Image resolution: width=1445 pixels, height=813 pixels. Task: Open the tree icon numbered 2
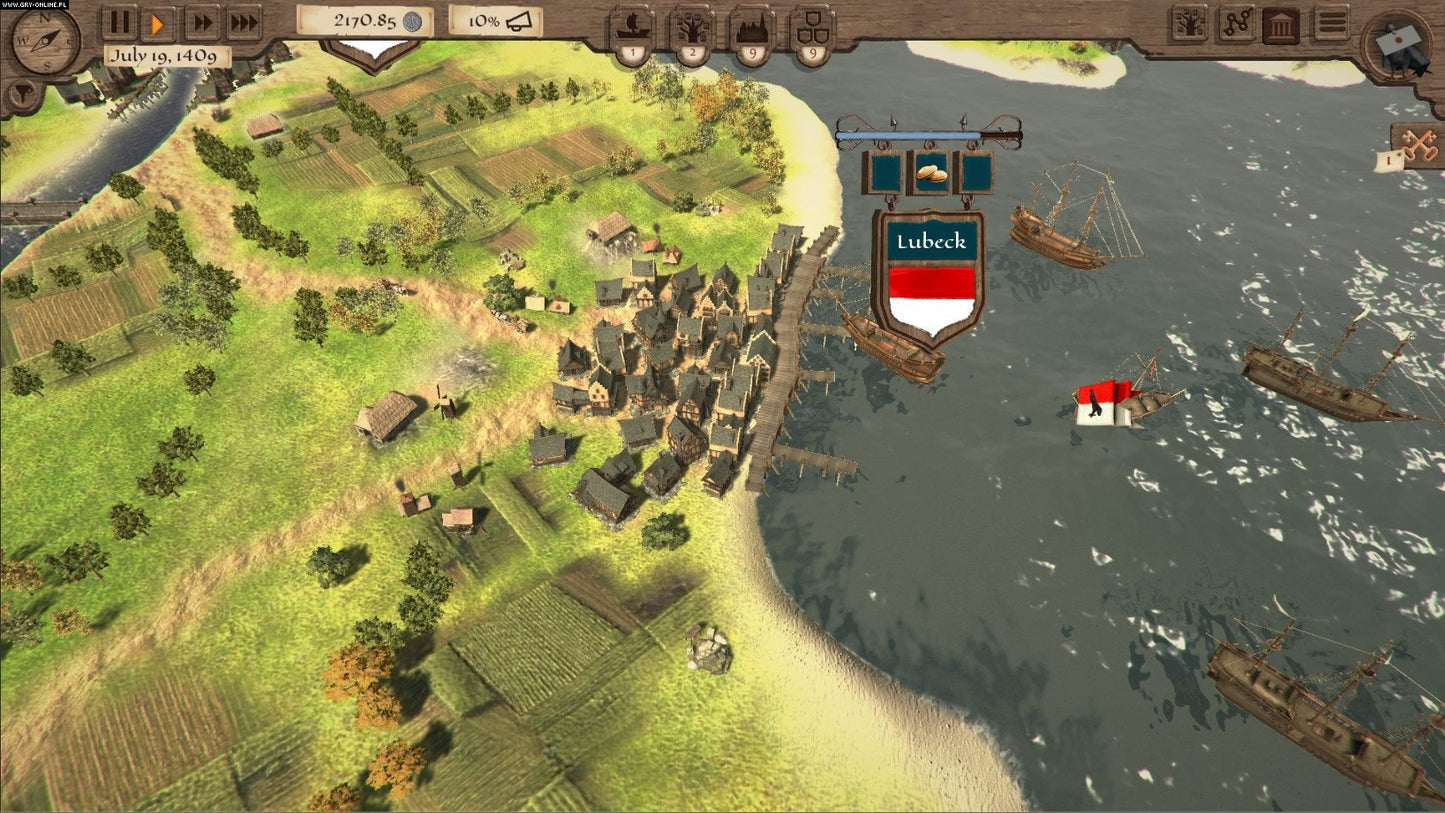(691, 29)
